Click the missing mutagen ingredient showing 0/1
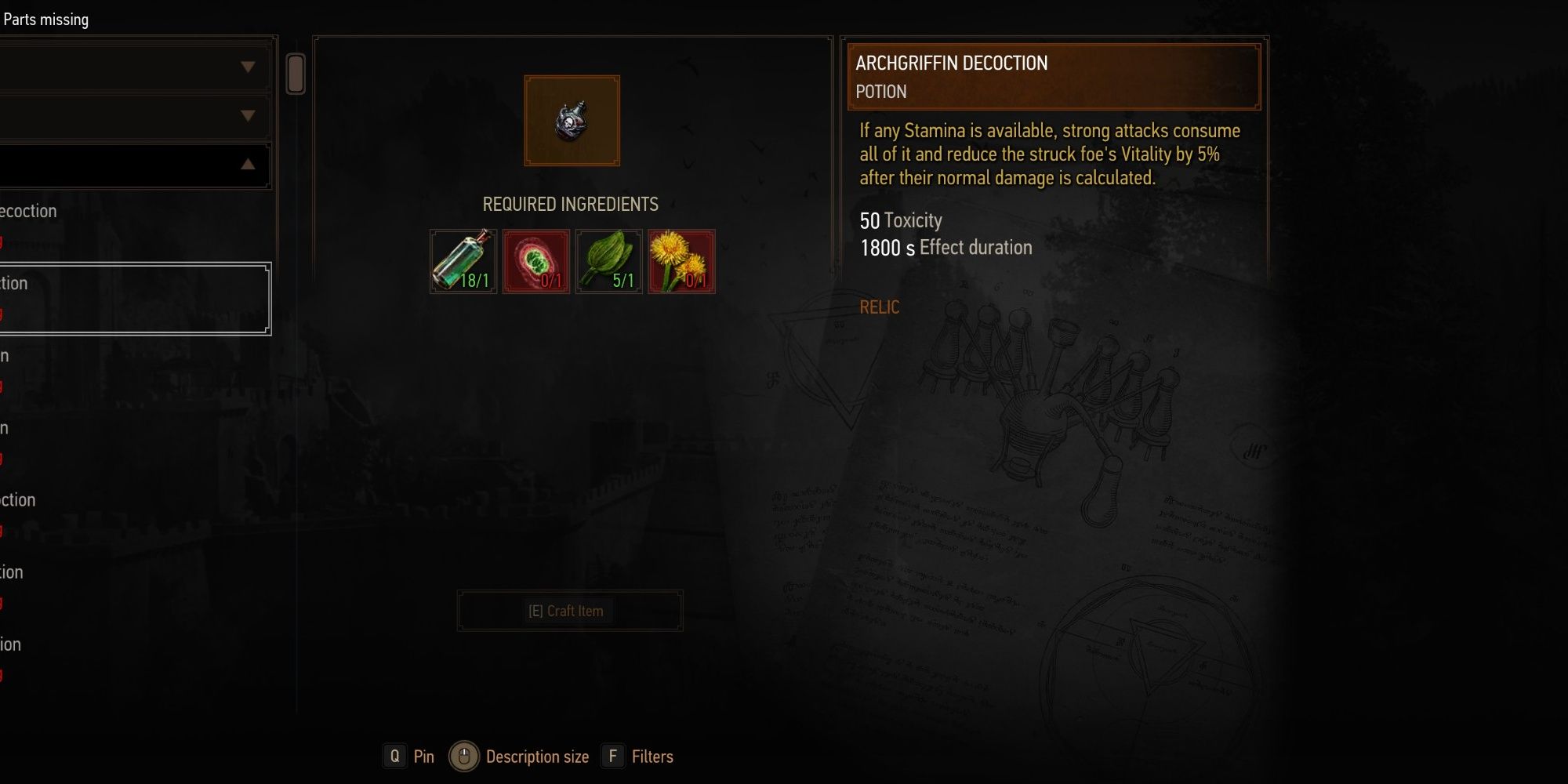 click(535, 261)
